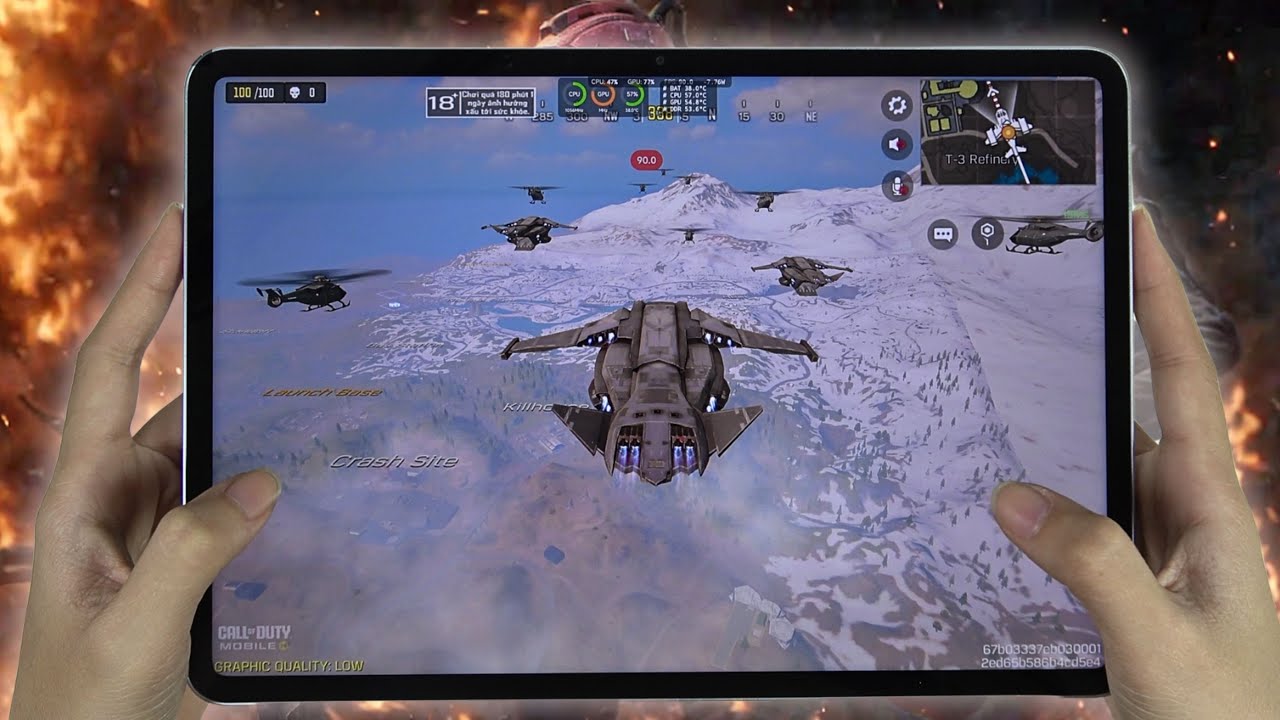Open the chat message bubble icon
Screen dimensions: 1280x720
tap(943, 234)
